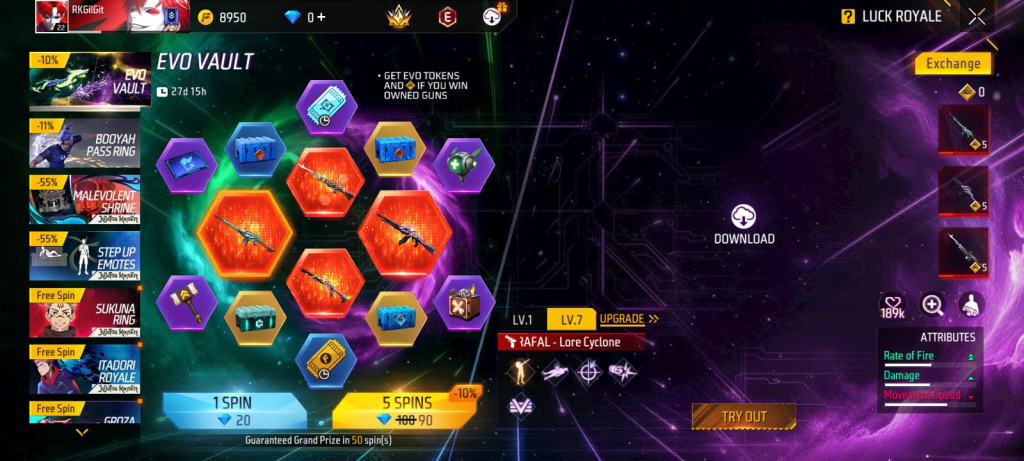Expand more events with the down arrow
This screenshot has width=1024, height=461.
pyautogui.click(x=82, y=432)
